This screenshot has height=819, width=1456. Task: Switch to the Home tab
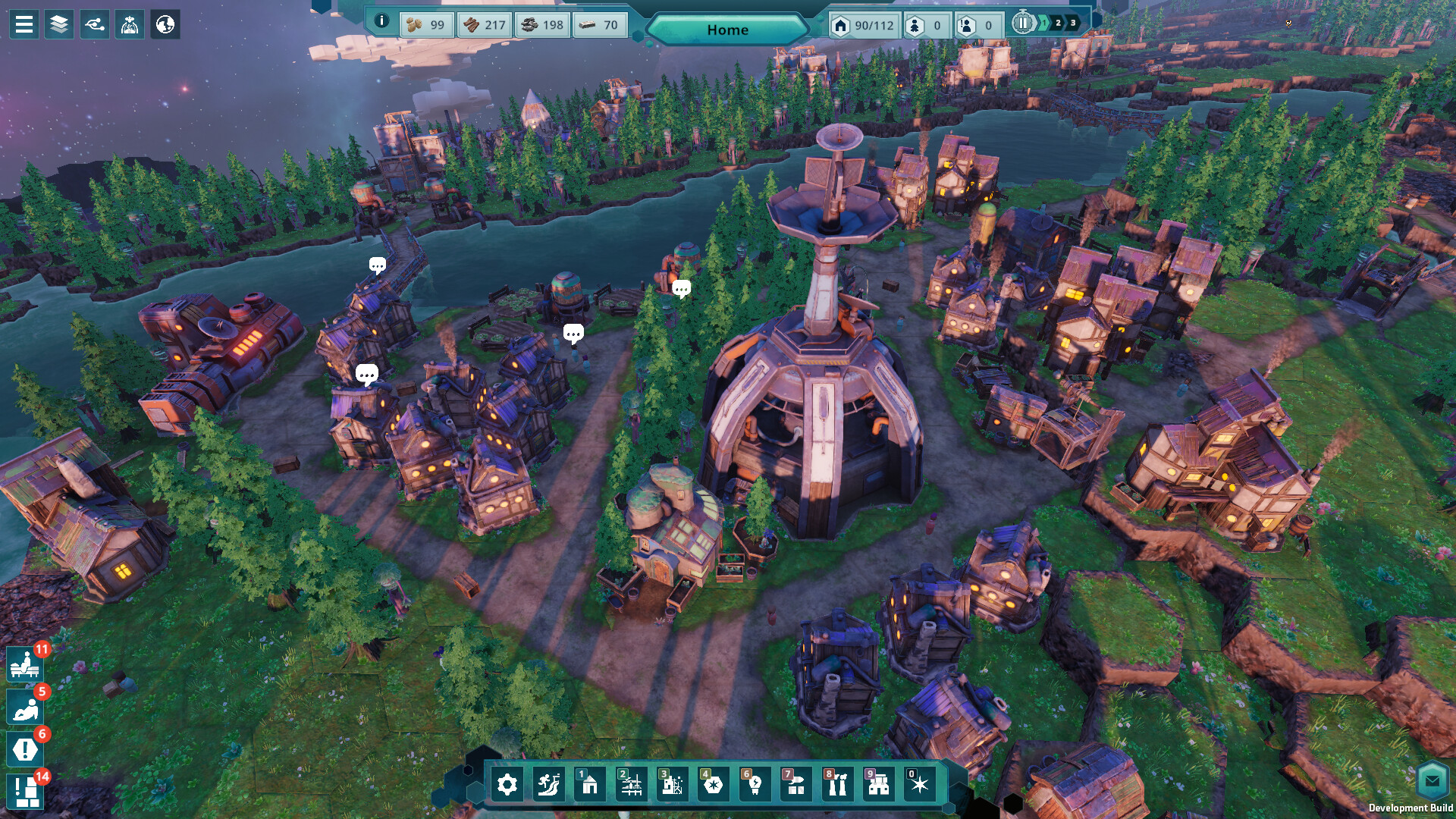[728, 30]
